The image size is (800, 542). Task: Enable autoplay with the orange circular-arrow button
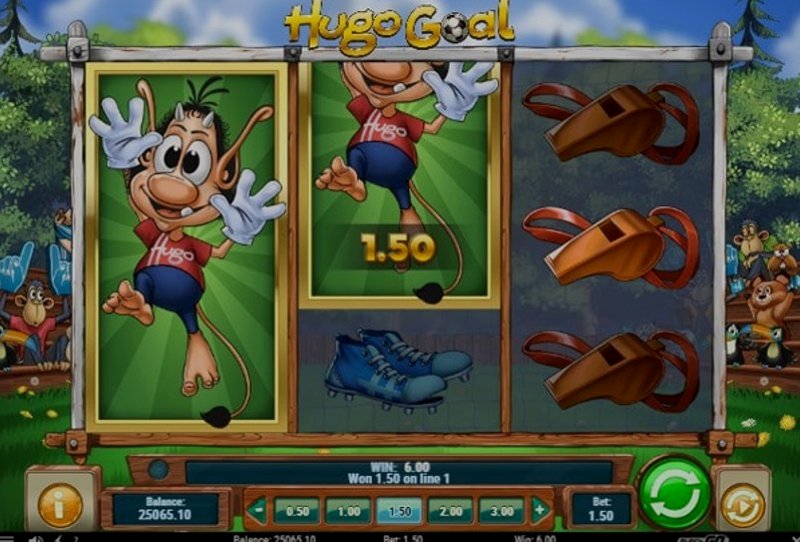click(x=742, y=505)
